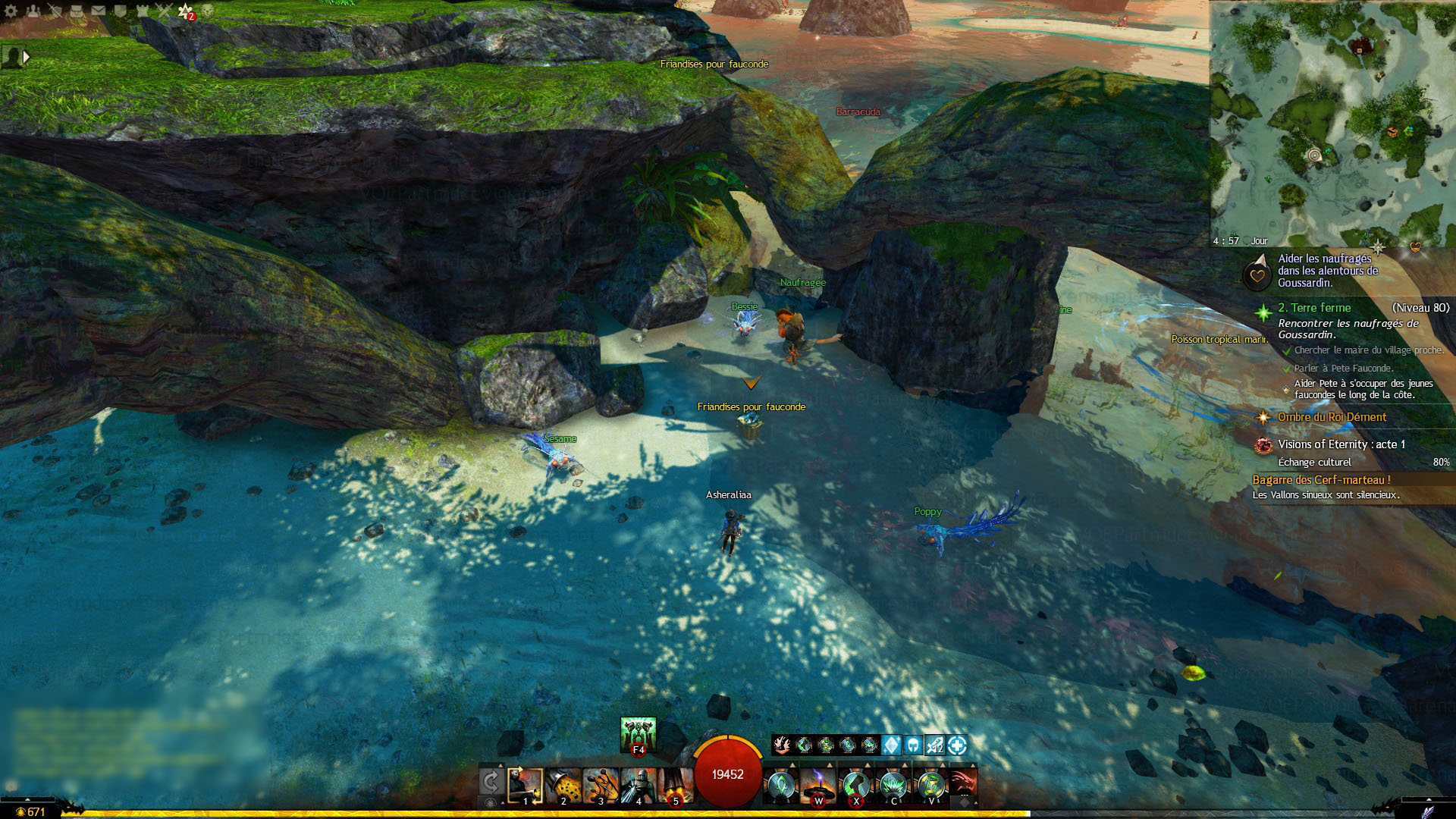Open the contacts and friends panel
The height and width of the screenshot is (819, 1456).
pyautogui.click(x=33, y=11)
